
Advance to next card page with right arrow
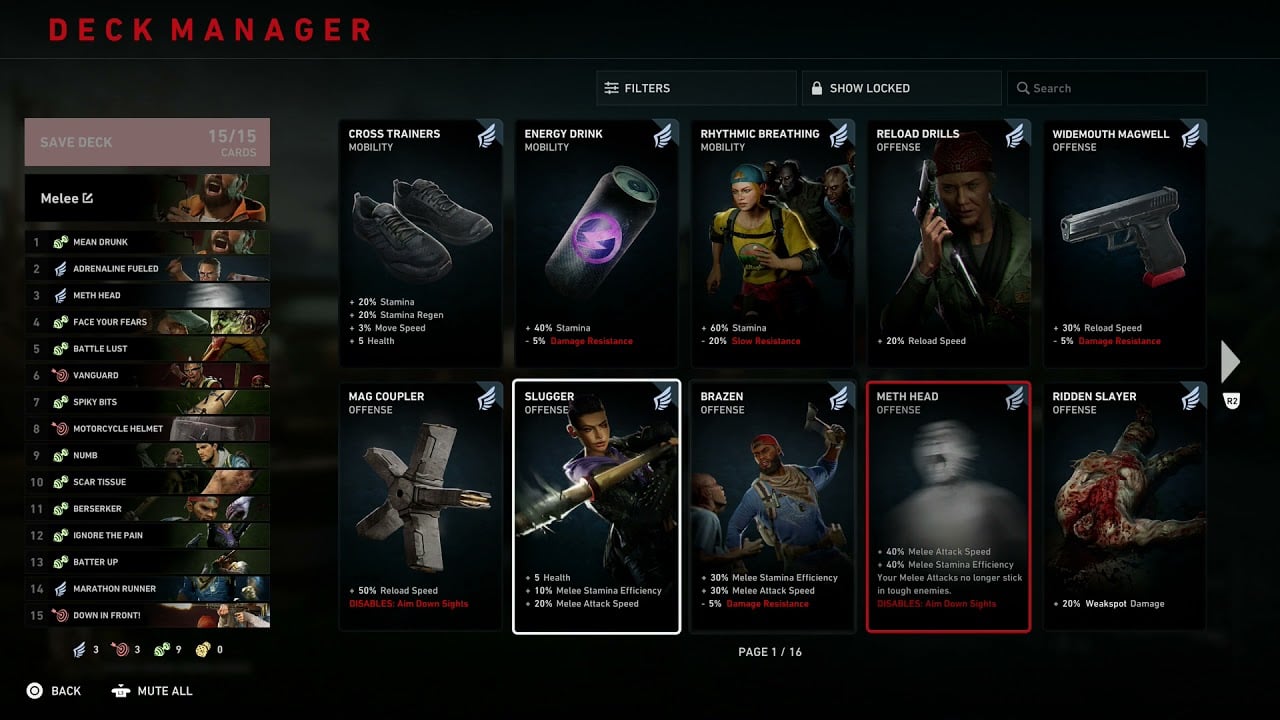(x=1230, y=361)
